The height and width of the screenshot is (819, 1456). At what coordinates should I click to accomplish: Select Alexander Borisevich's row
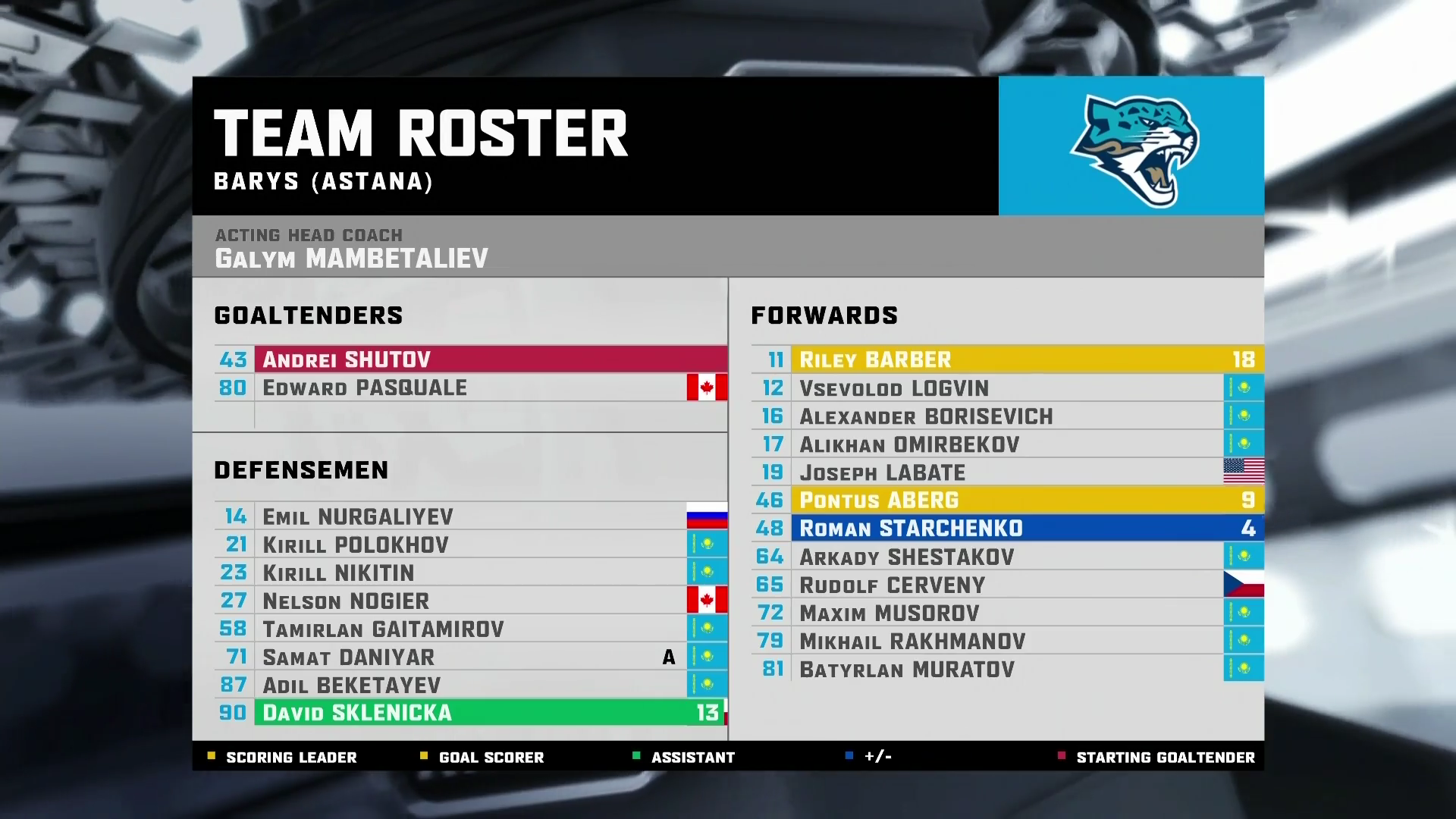1007,416
